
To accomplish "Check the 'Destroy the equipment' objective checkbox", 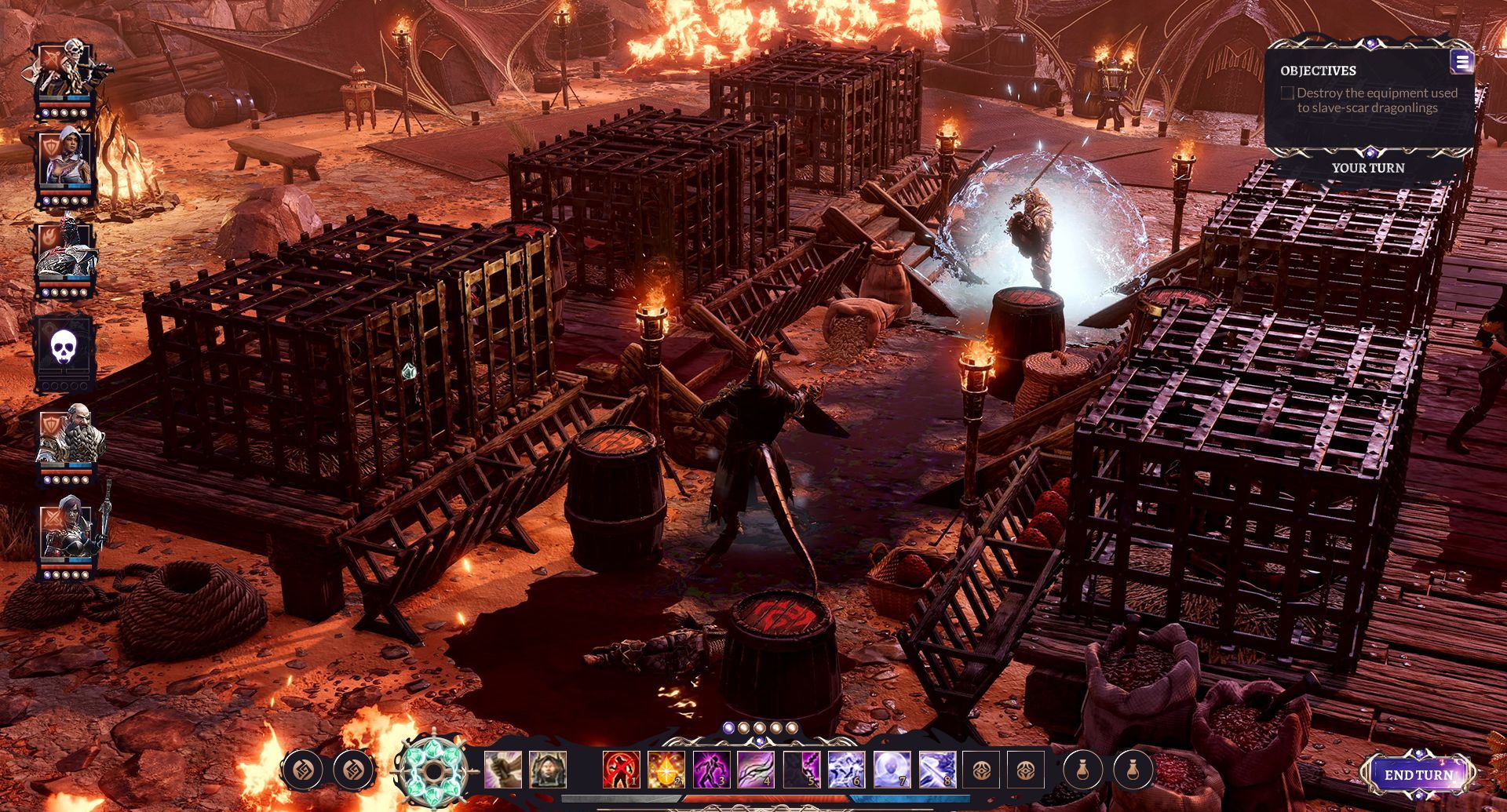I will [x=1288, y=93].
